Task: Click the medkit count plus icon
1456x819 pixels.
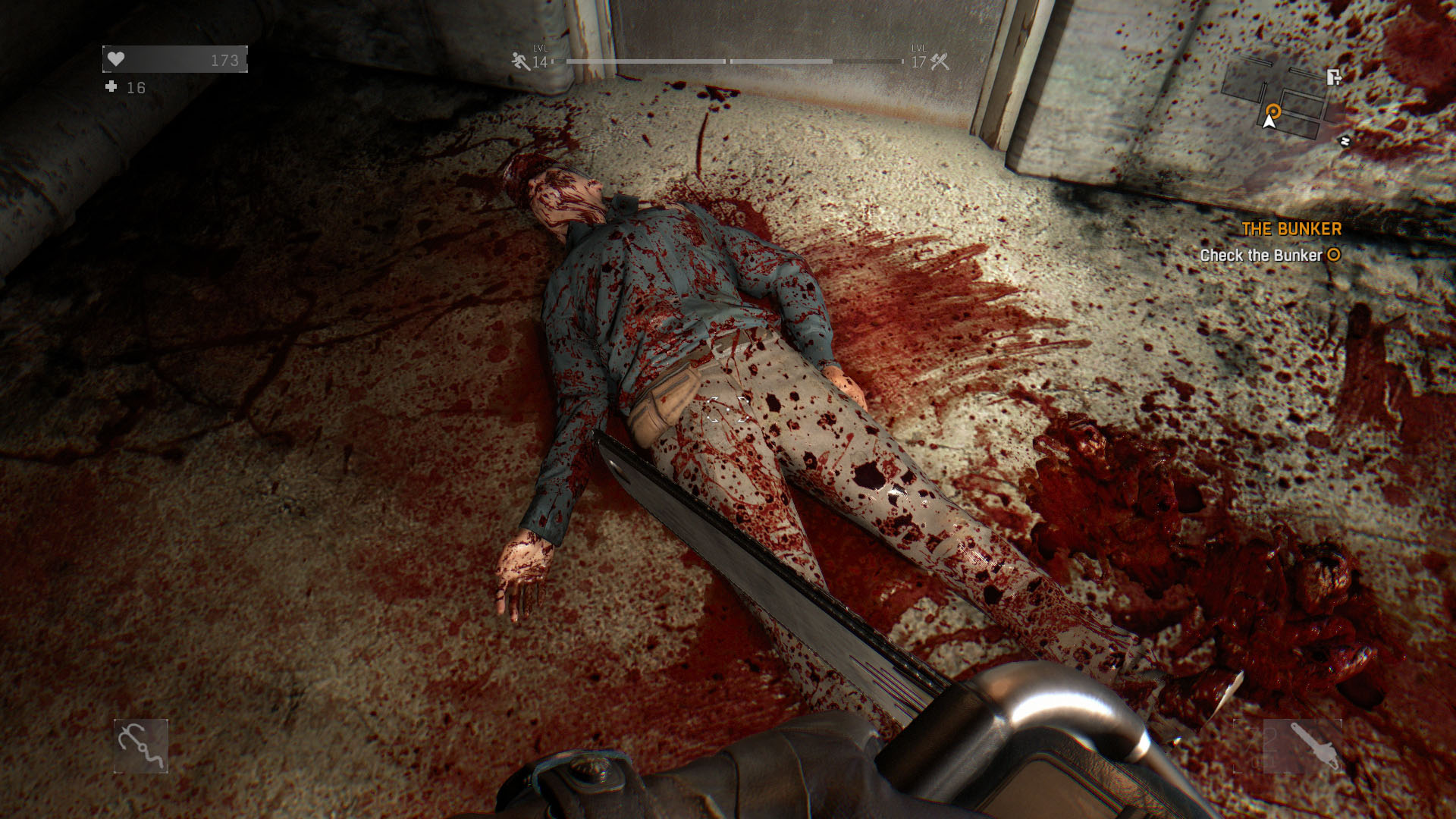Action: point(111,87)
